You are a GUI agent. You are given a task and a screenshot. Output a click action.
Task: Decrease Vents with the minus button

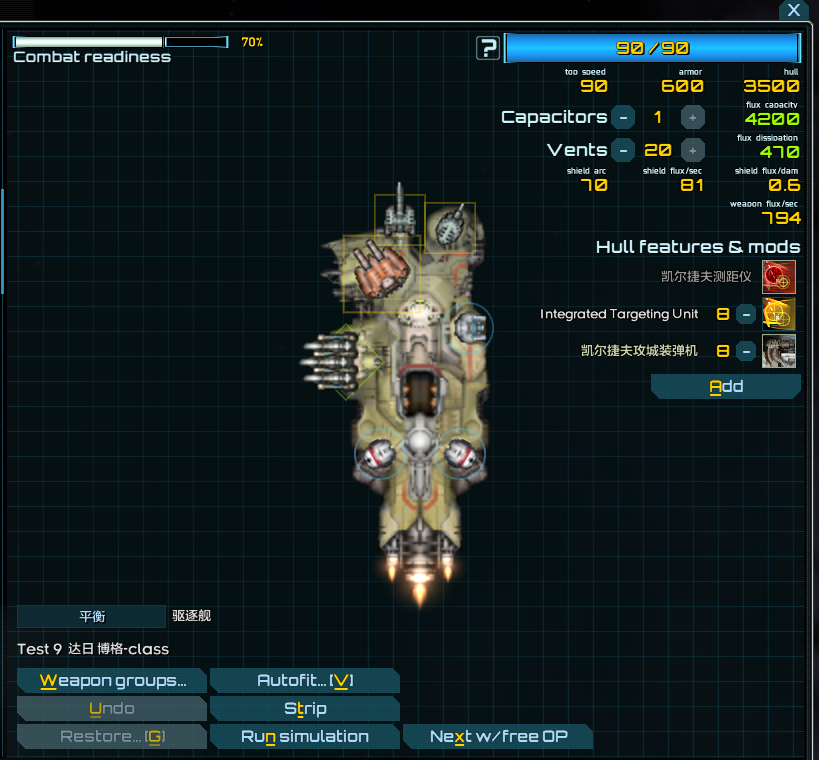pos(622,150)
